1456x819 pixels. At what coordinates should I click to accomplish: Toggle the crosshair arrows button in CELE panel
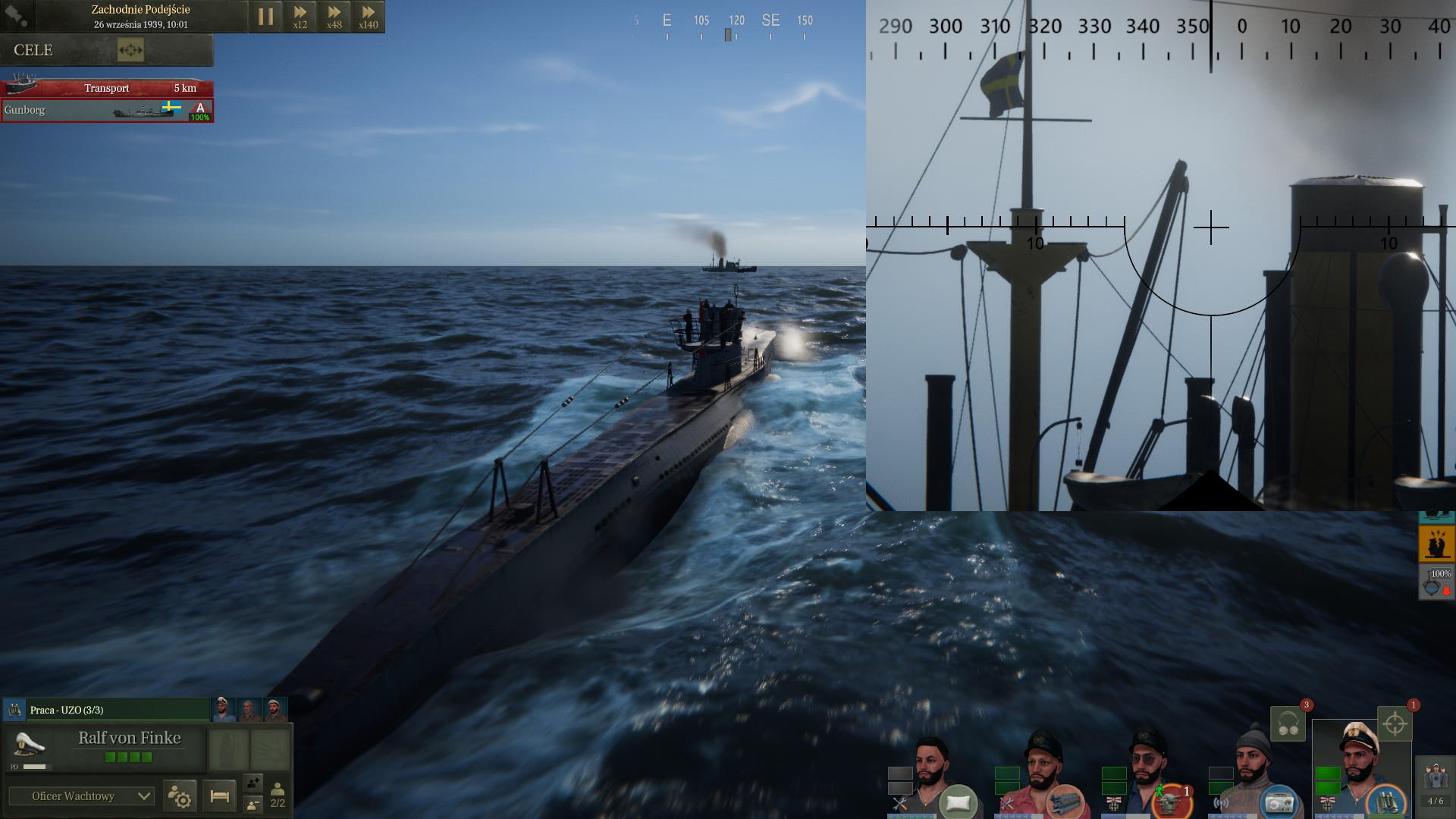130,51
